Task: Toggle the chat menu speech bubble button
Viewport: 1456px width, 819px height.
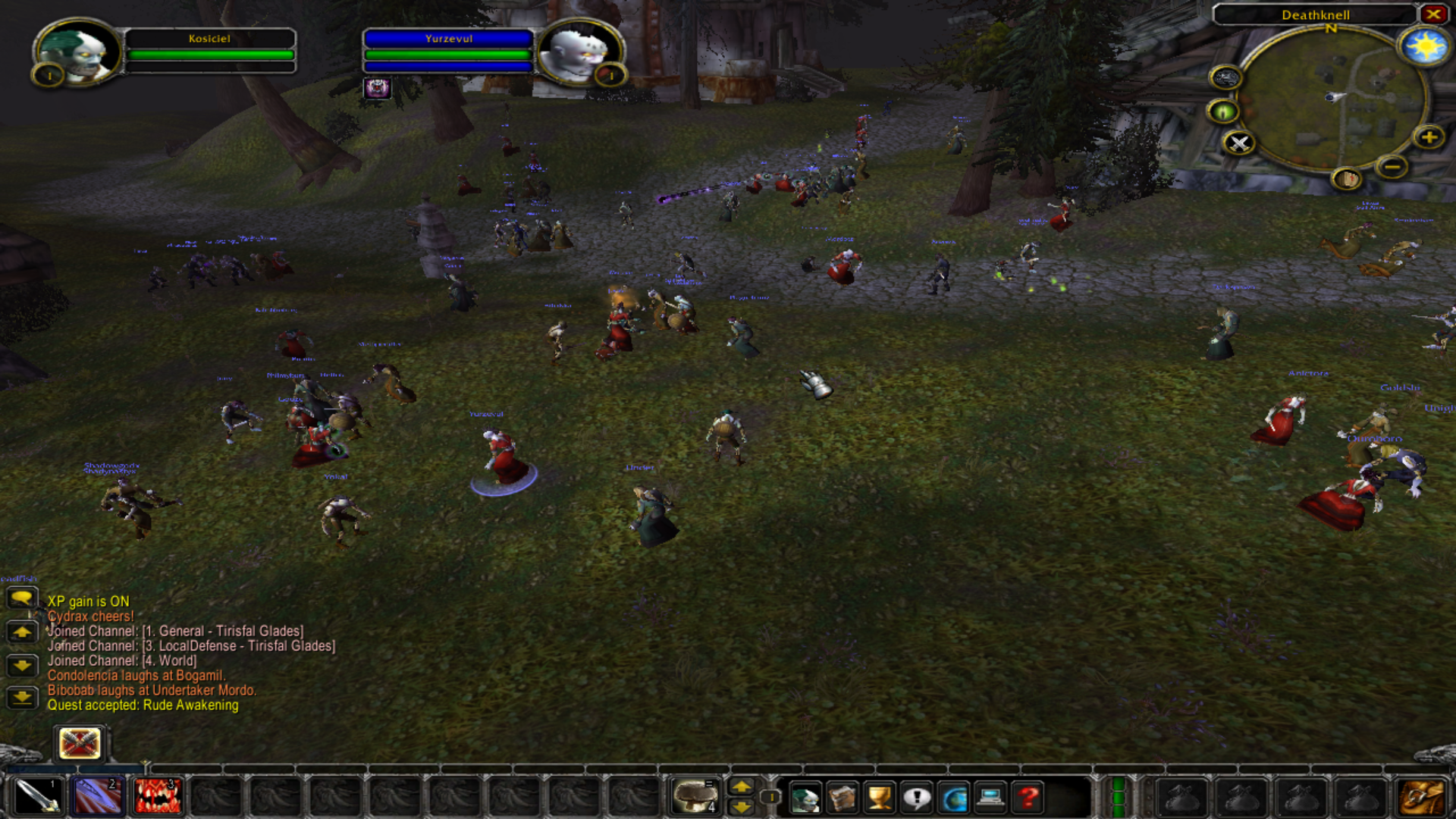Action: 23,599
